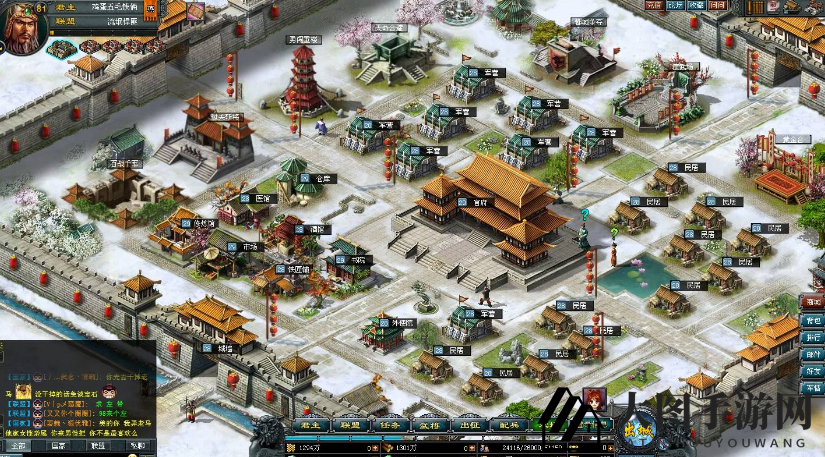
Task: Switch to the 联盟 chat channel tab
Action: click(x=98, y=446)
